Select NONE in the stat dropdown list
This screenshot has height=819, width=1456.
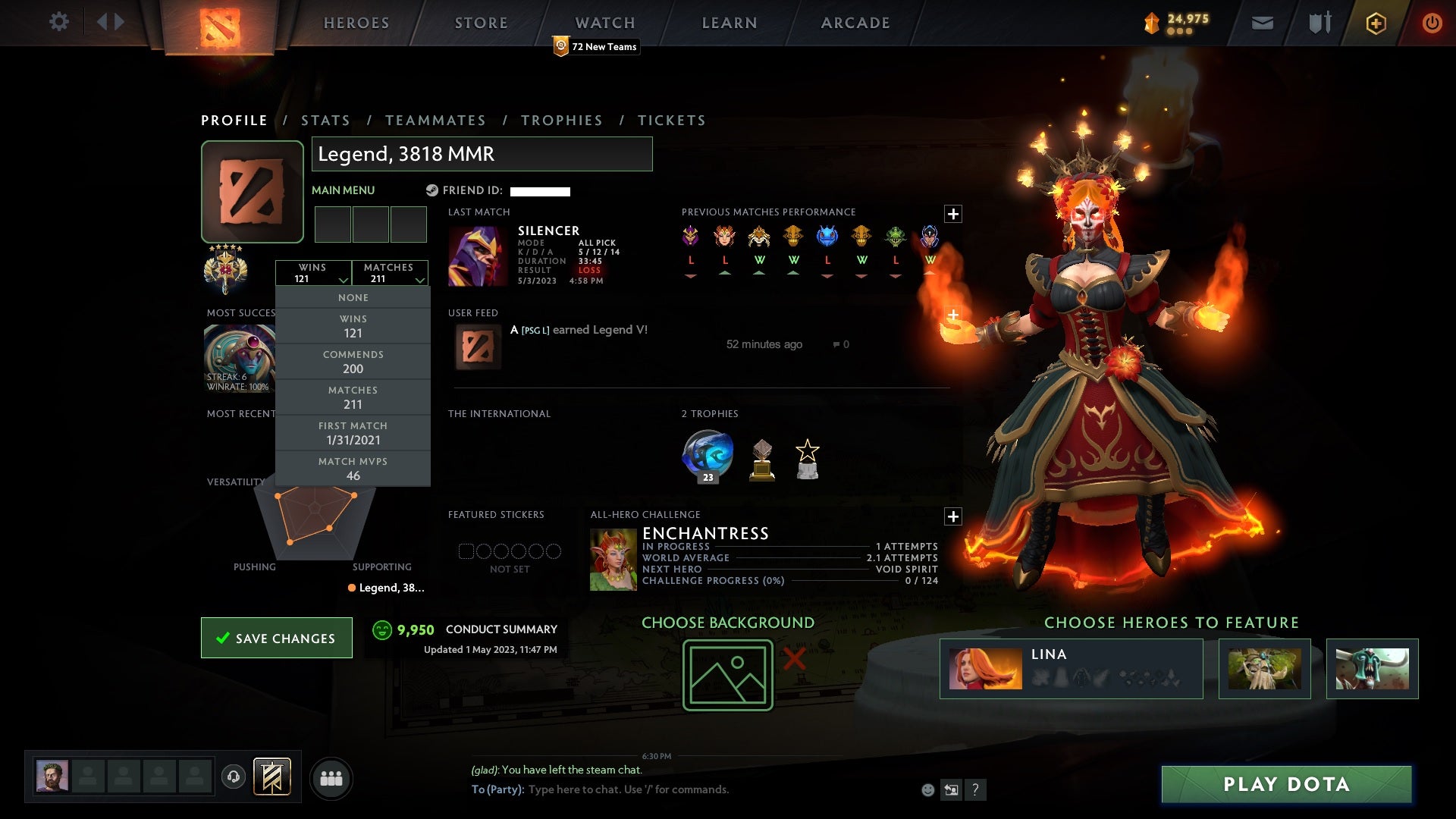point(353,297)
